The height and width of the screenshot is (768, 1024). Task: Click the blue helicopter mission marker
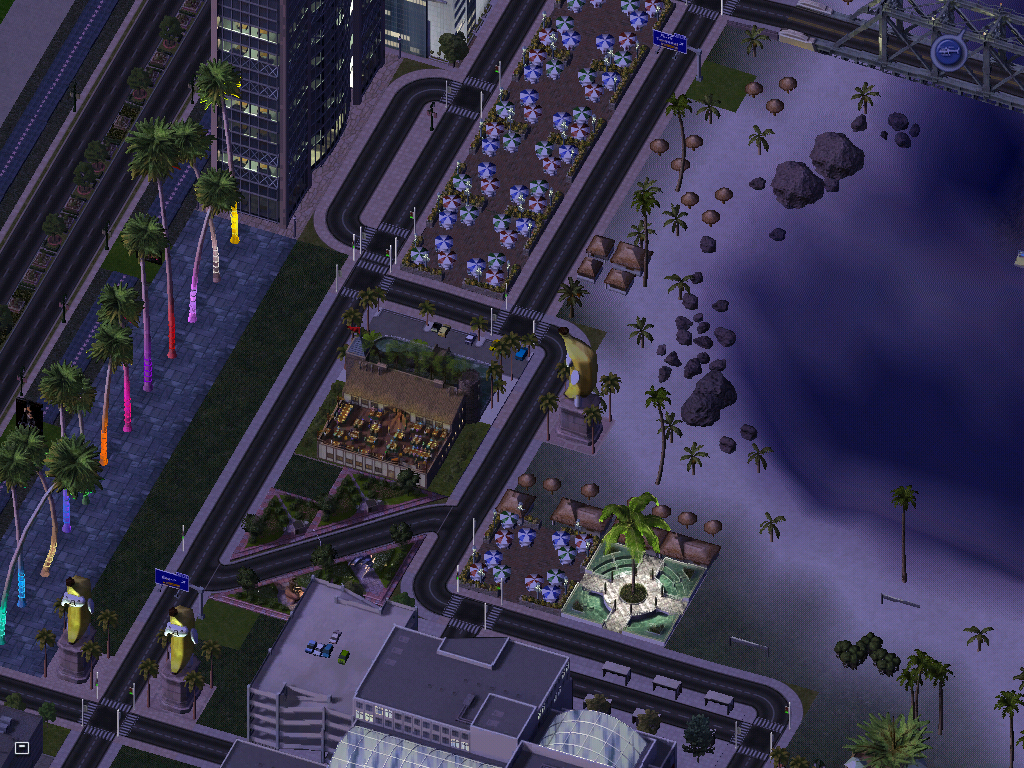(947, 53)
